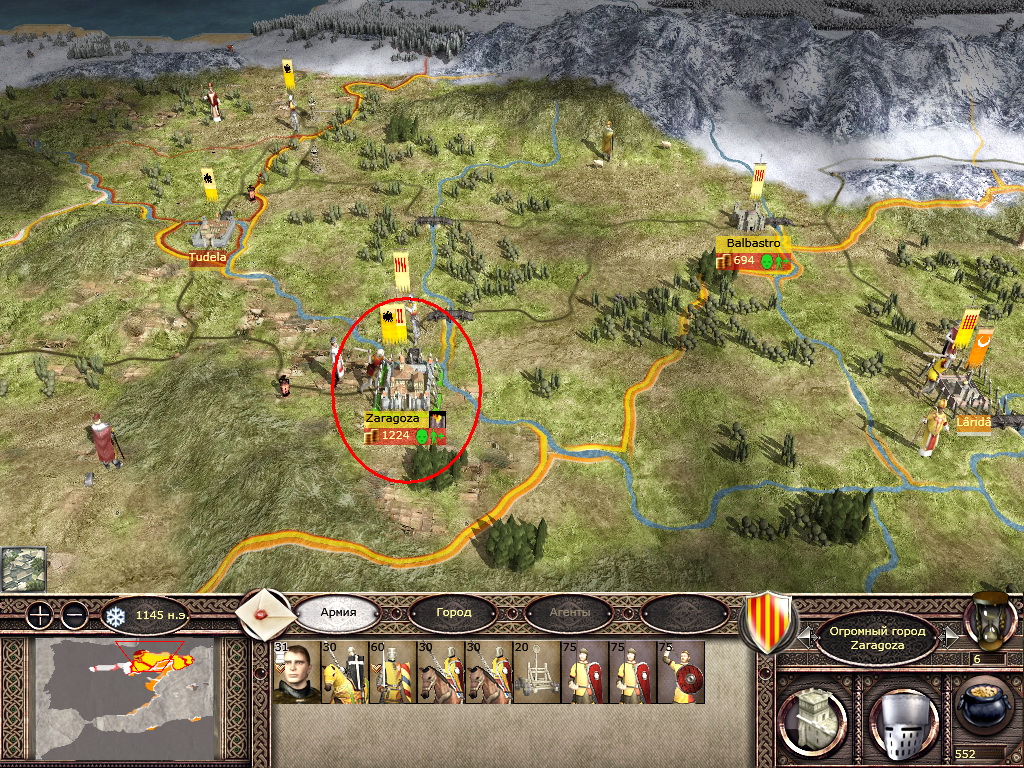Select the catapult unit card

coord(536,672)
